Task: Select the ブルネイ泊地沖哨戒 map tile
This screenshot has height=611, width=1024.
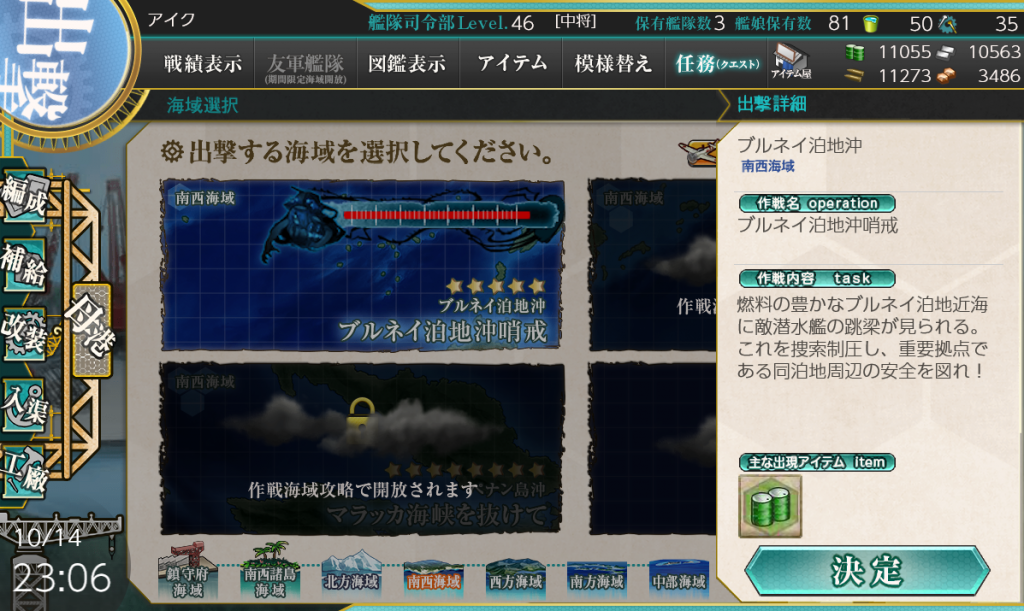Action: pyautogui.click(x=361, y=265)
